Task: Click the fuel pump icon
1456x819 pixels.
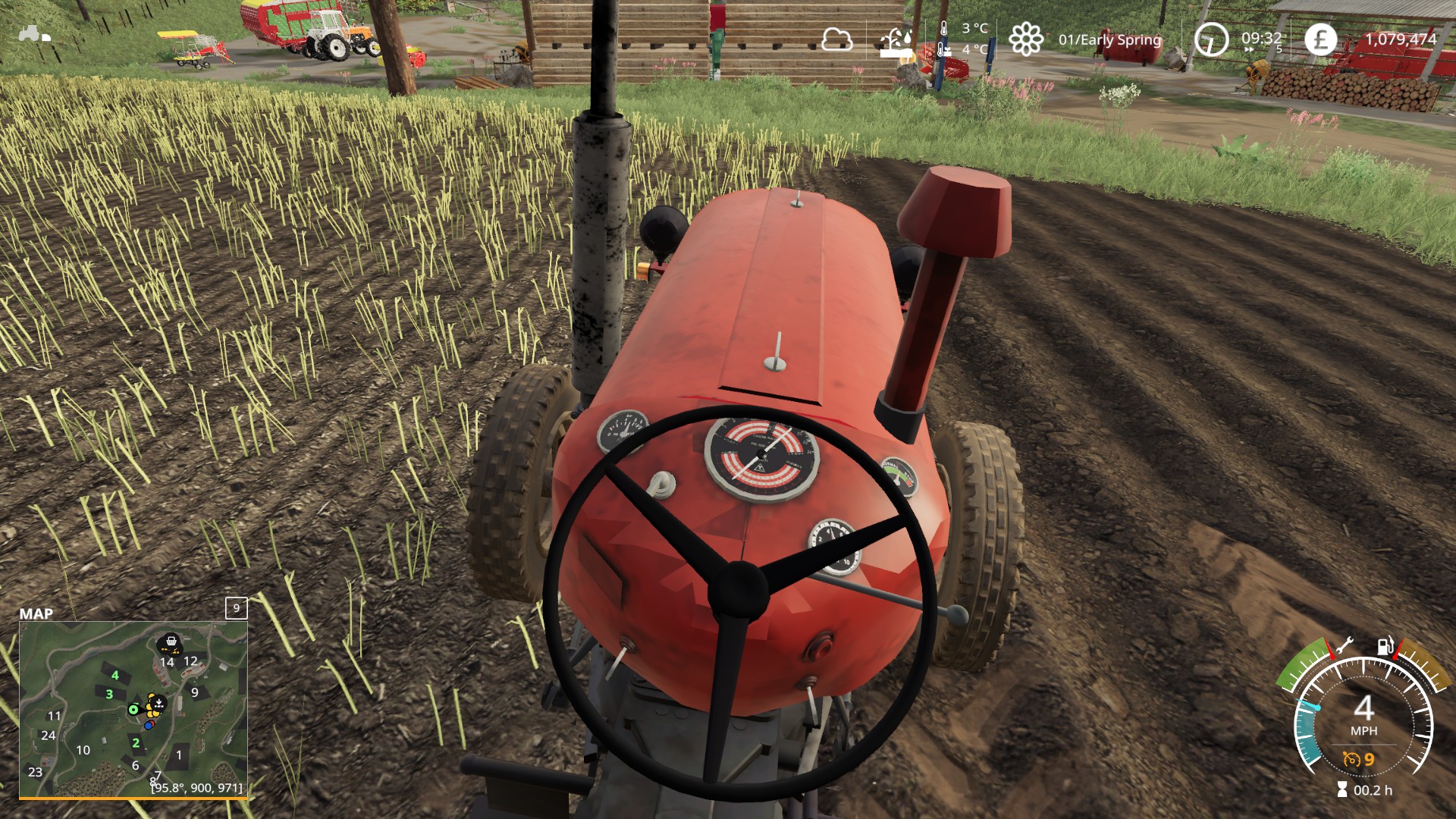Action: [1385, 645]
